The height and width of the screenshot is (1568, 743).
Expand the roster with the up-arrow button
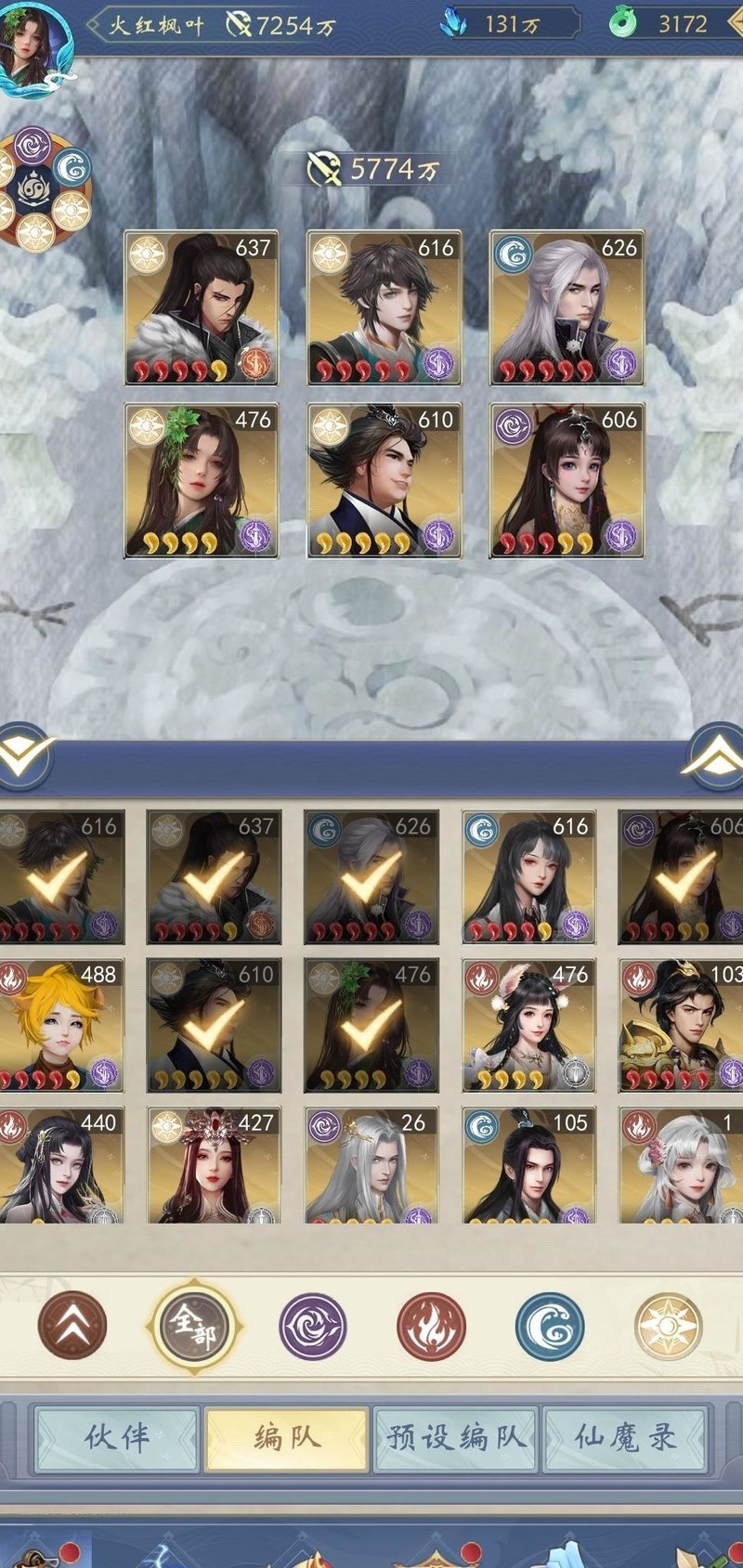[716, 758]
